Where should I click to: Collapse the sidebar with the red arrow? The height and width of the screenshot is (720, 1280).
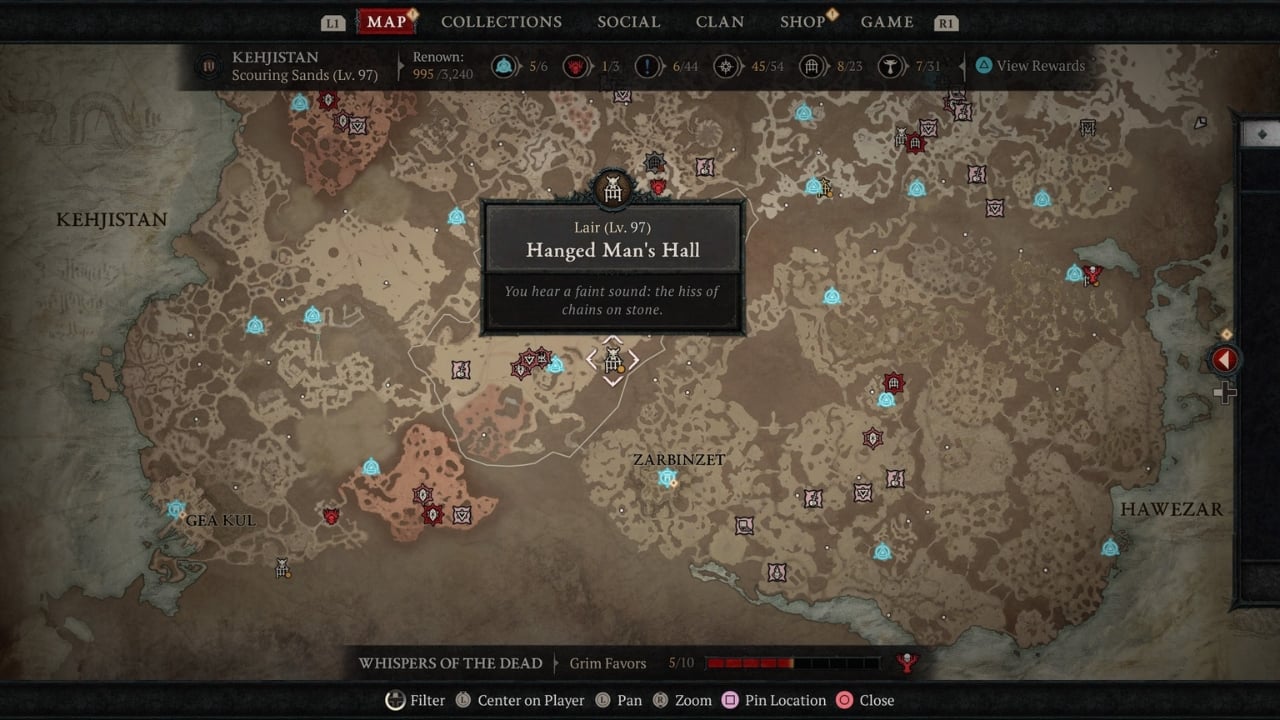pyautogui.click(x=1224, y=357)
